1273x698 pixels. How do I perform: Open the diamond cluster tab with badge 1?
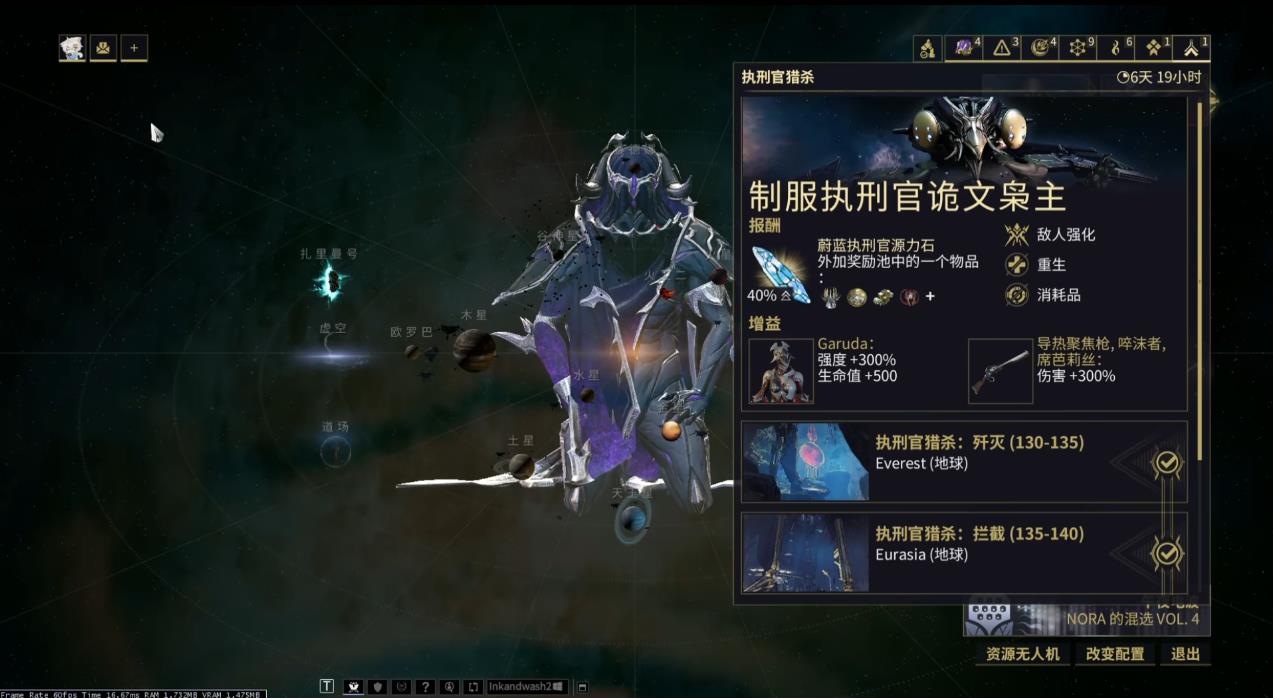click(1155, 48)
